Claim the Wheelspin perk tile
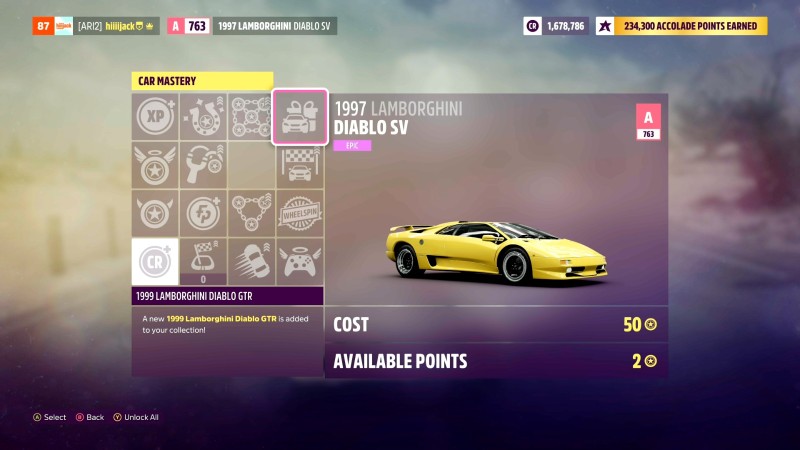800x450 pixels. click(x=299, y=212)
